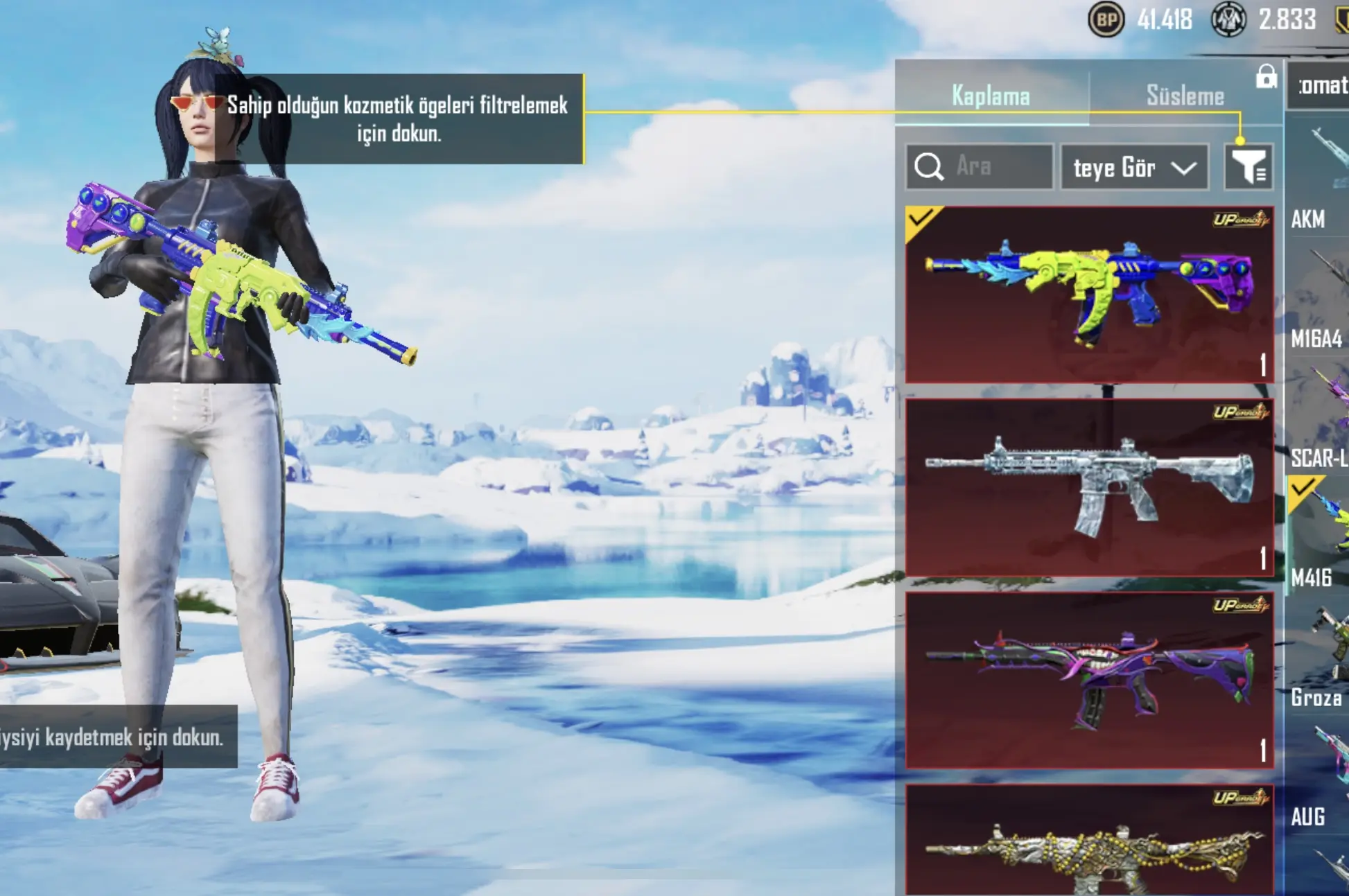Open the sort-by dropdown

click(1134, 168)
